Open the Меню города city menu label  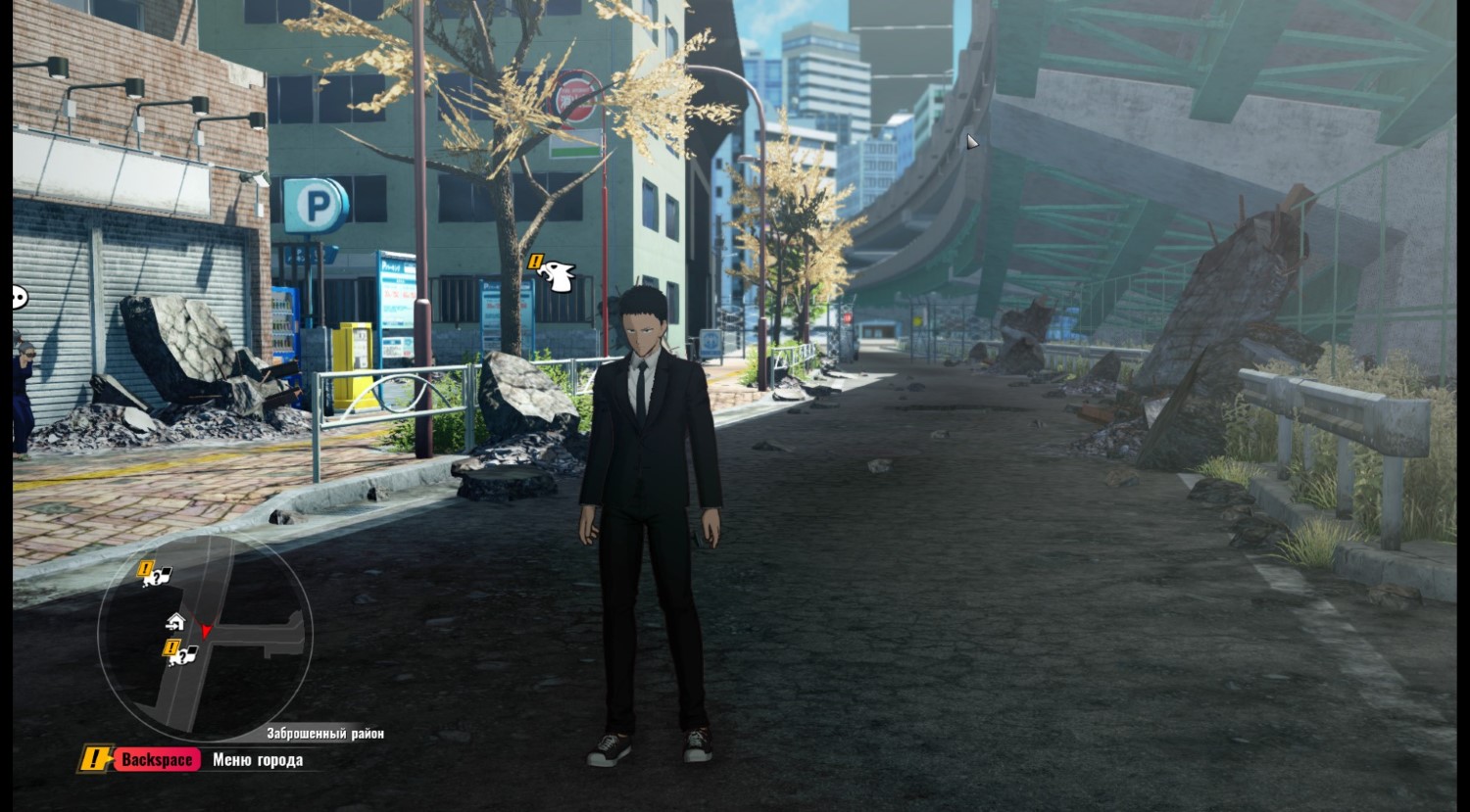[x=257, y=760]
